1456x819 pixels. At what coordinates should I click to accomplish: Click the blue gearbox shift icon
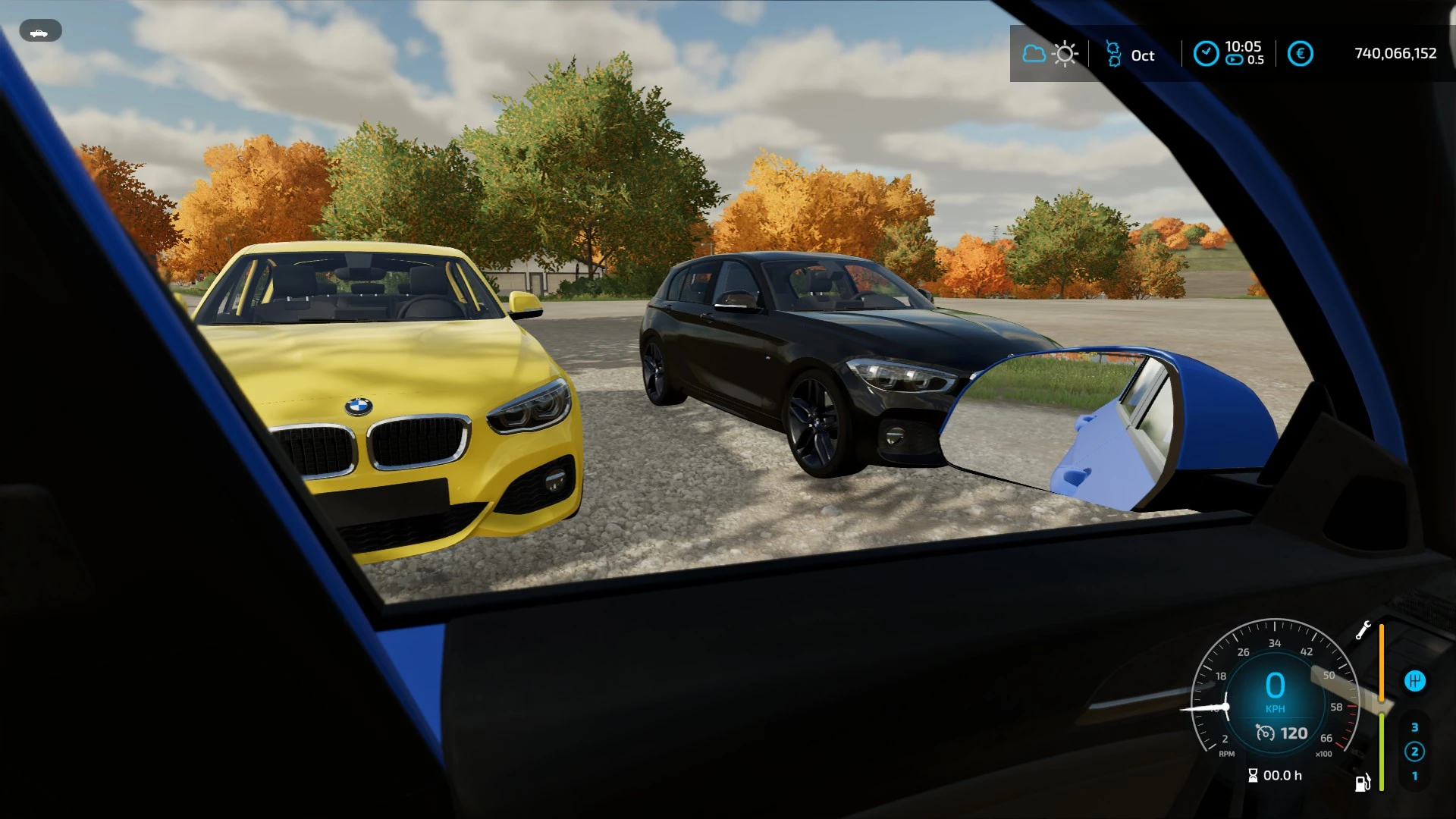(1414, 681)
